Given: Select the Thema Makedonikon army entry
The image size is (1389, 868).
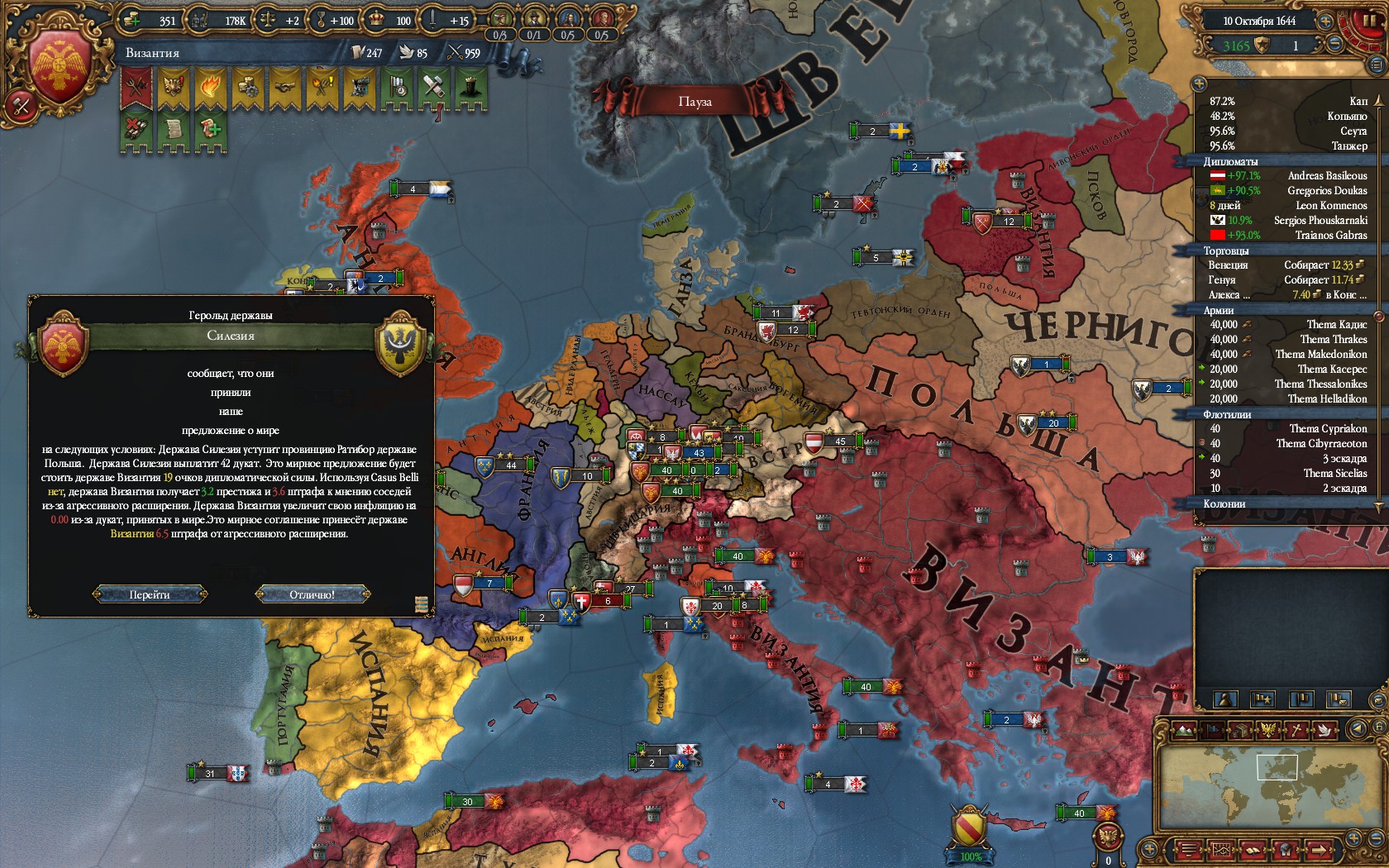Looking at the screenshot, I should 1320,354.
